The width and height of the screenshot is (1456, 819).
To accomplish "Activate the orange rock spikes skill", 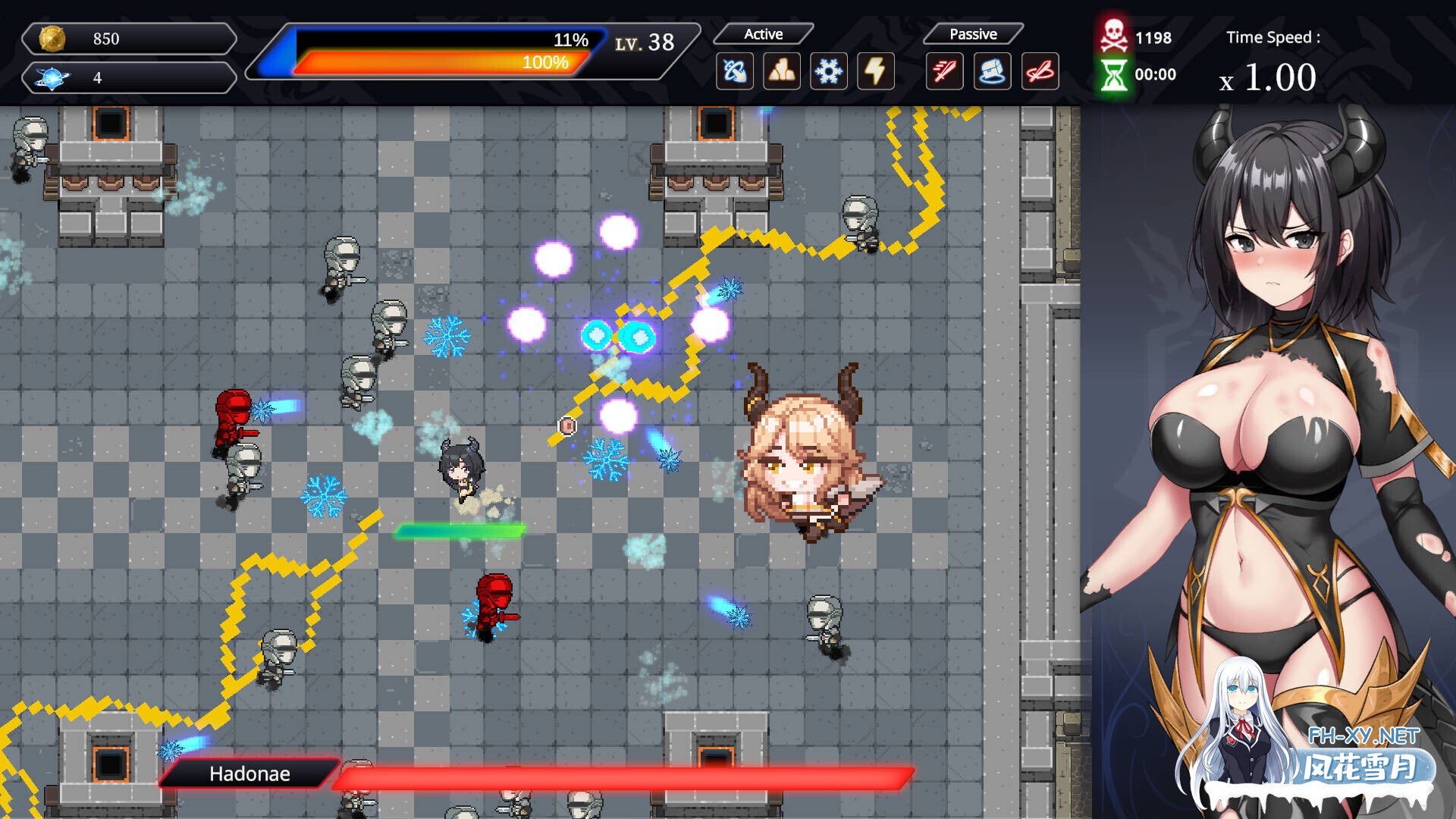I will pyautogui.click(x=781, y=72).
